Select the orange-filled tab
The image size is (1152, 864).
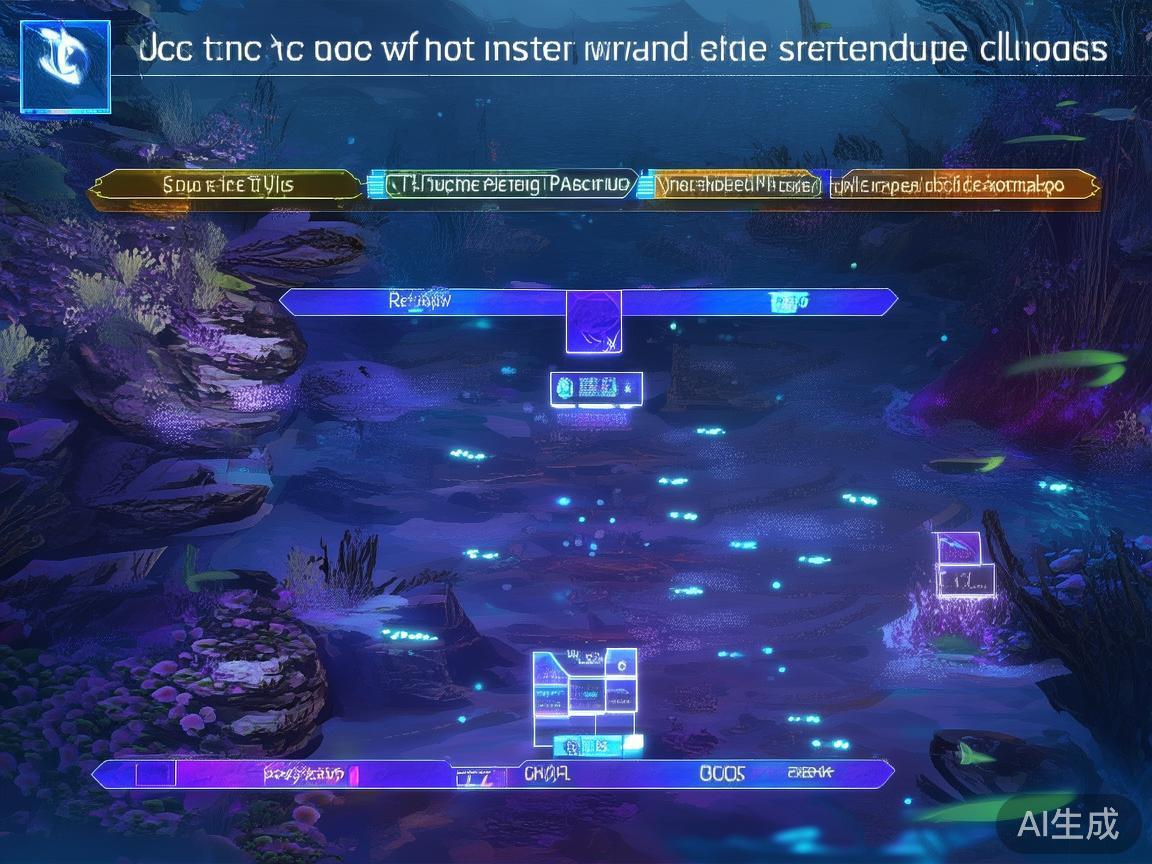coord(736,185)
